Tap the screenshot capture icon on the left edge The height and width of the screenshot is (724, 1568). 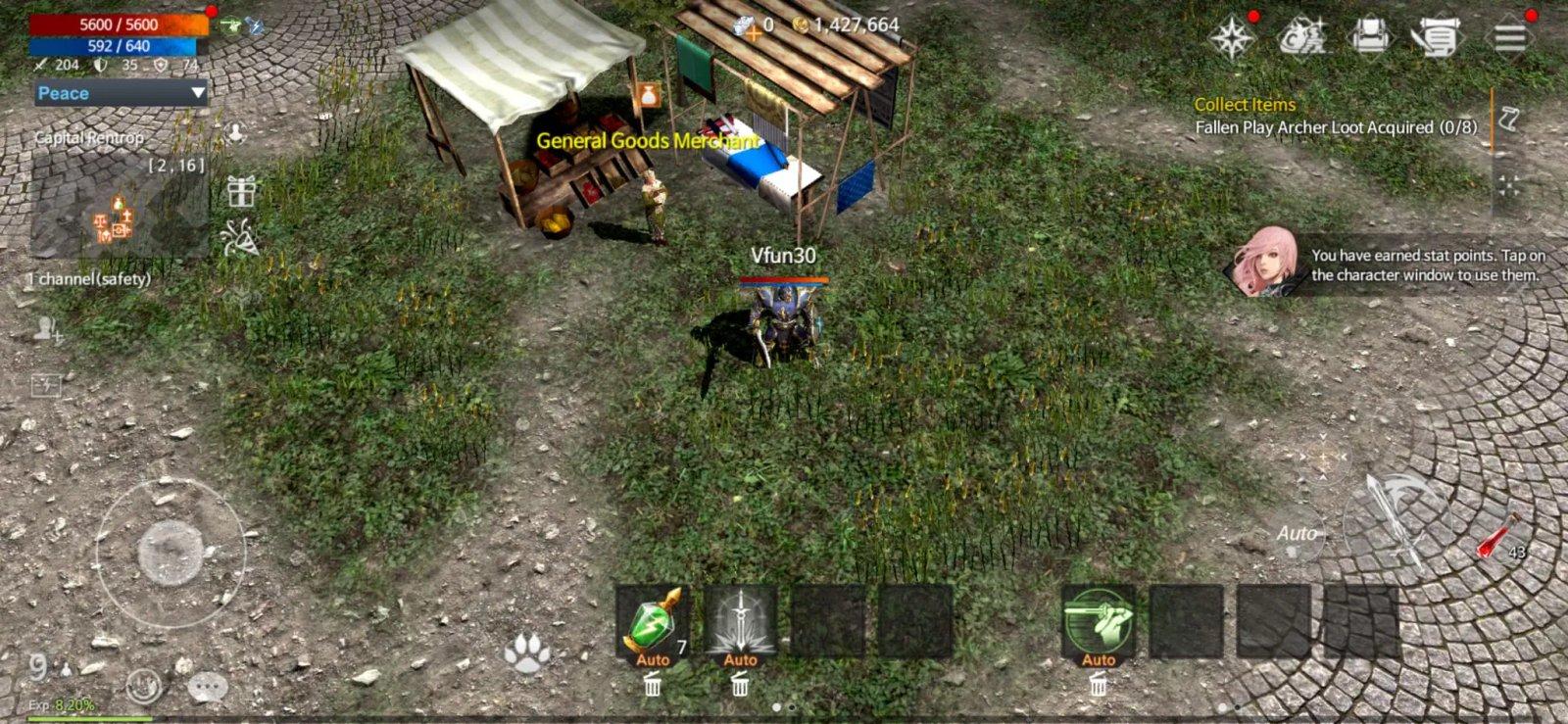[x=46, y=383]
